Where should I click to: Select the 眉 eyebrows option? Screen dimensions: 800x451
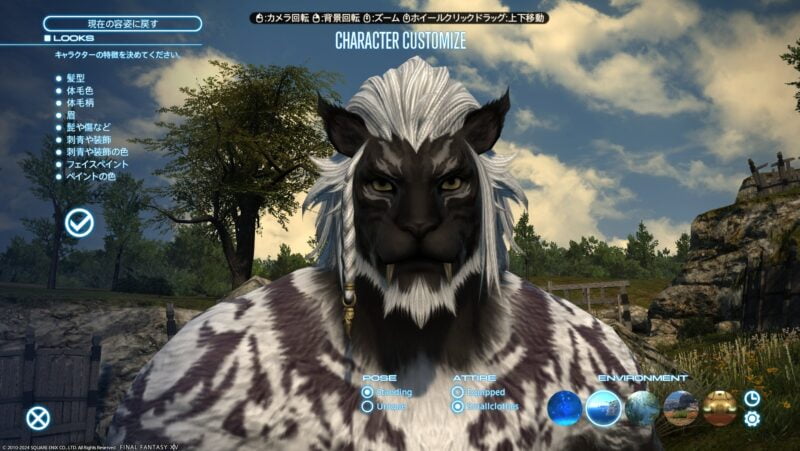[x=72, y=115]
